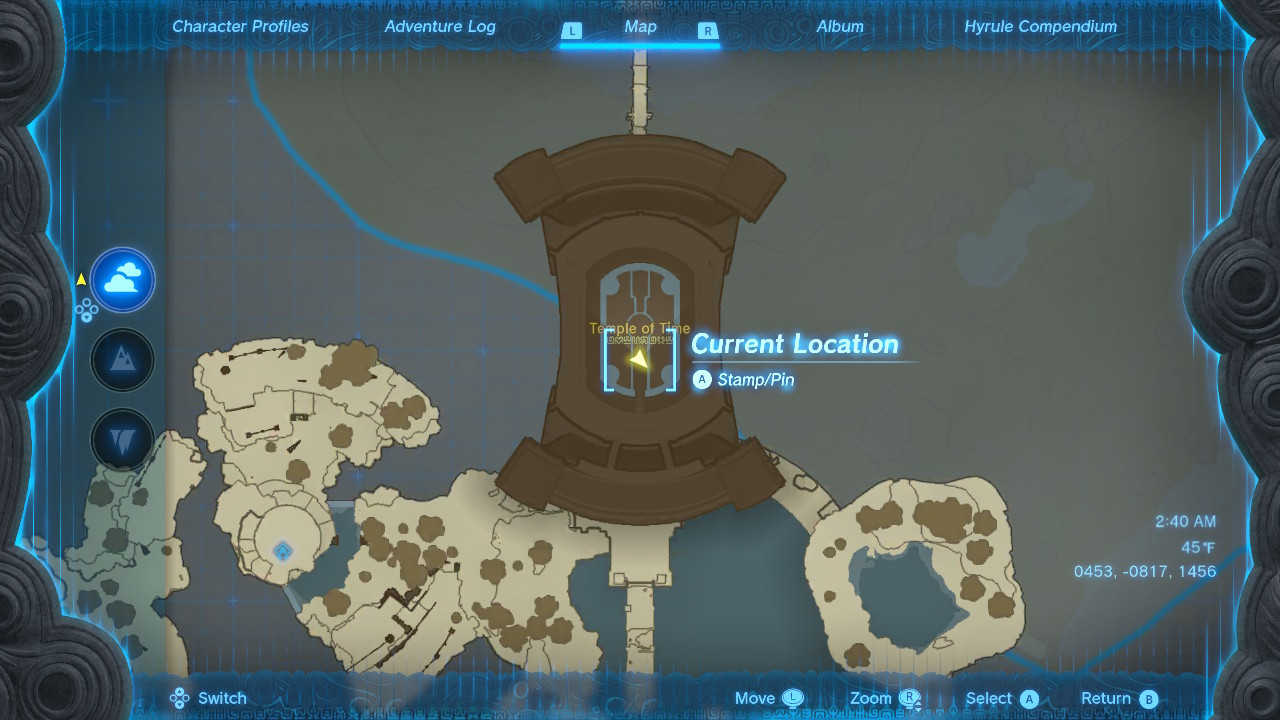The width and height of the screenshot is (1280, 720).
Task: Click the L shoulder button icon beside Map
Action: (x=572, y=31)
